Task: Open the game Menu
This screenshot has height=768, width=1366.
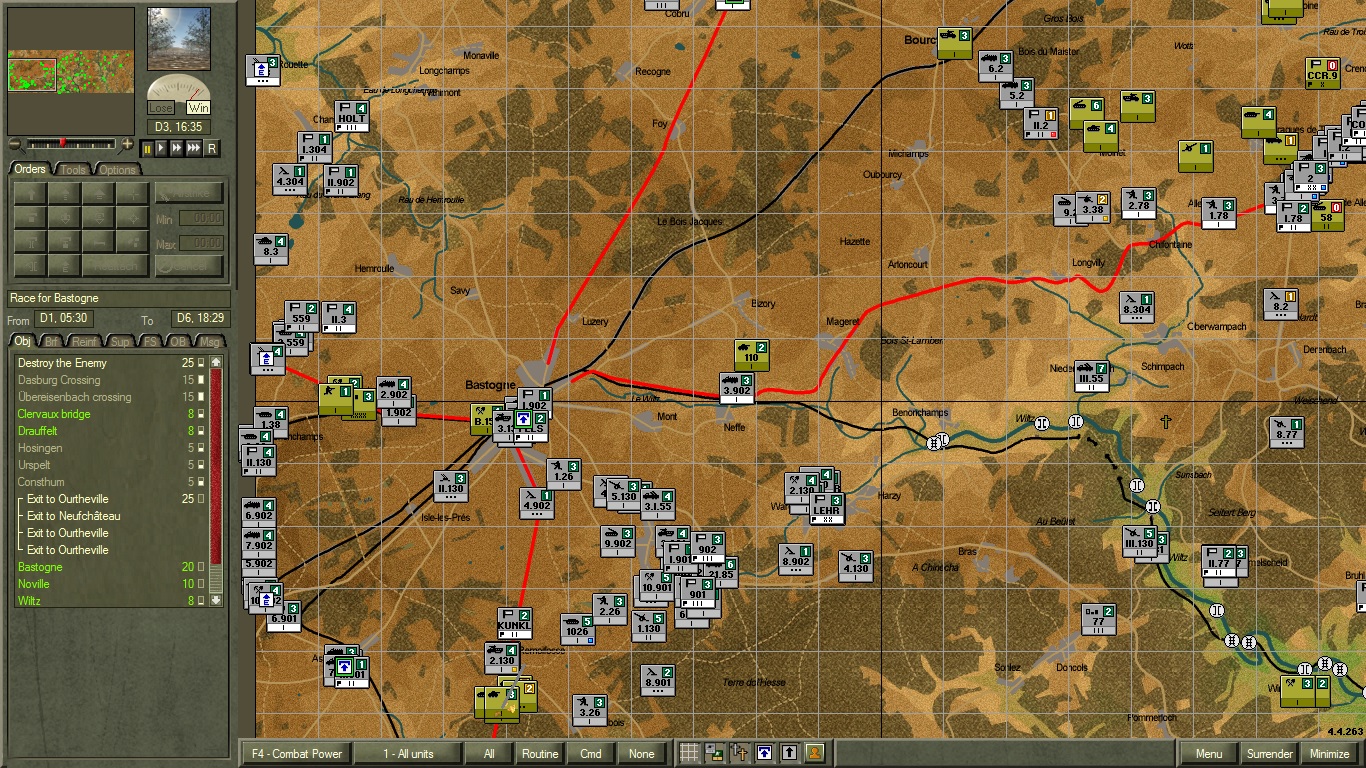Action: pyautogui.click(x=1209, y=754)
